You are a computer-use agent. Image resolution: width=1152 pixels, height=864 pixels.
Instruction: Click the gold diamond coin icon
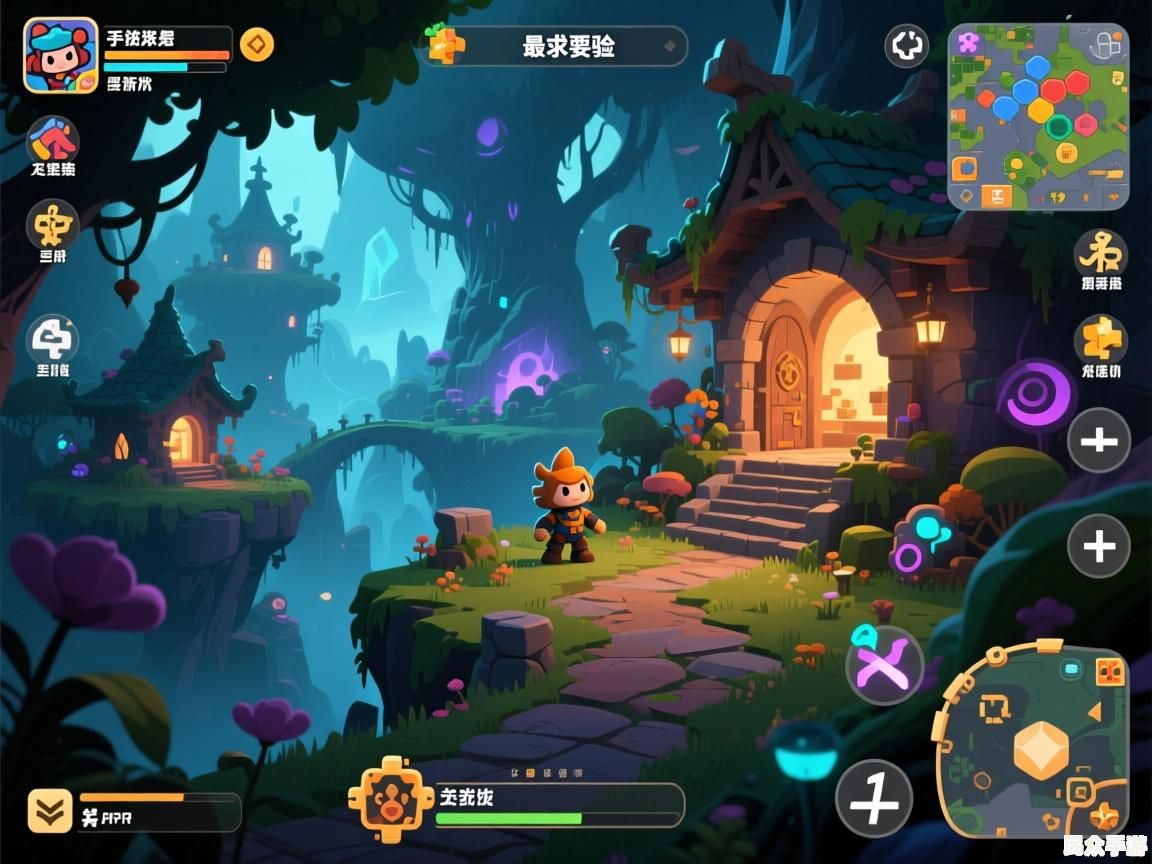coord(257,45)
